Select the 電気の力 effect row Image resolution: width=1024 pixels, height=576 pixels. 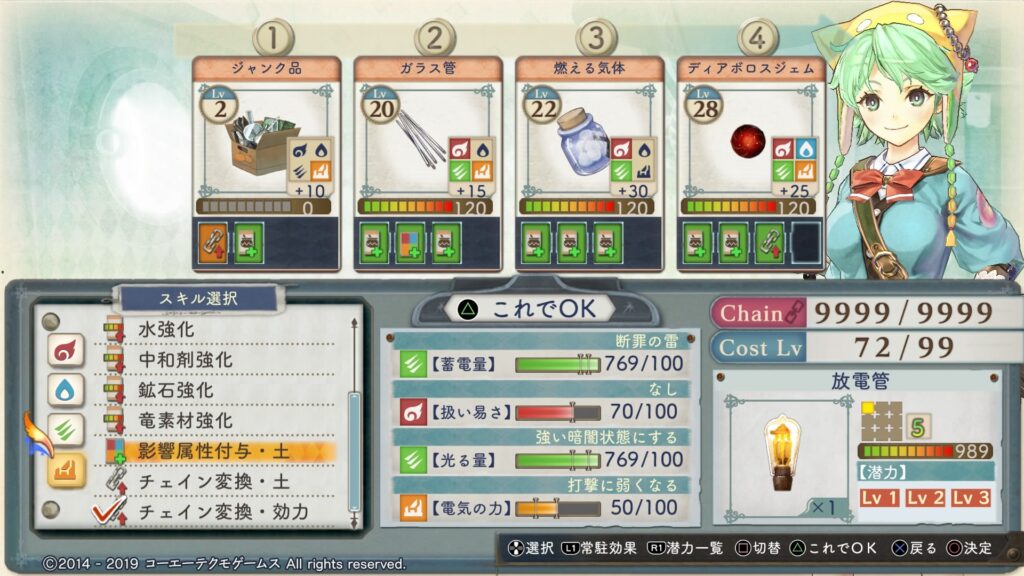[x=540, y=508]
